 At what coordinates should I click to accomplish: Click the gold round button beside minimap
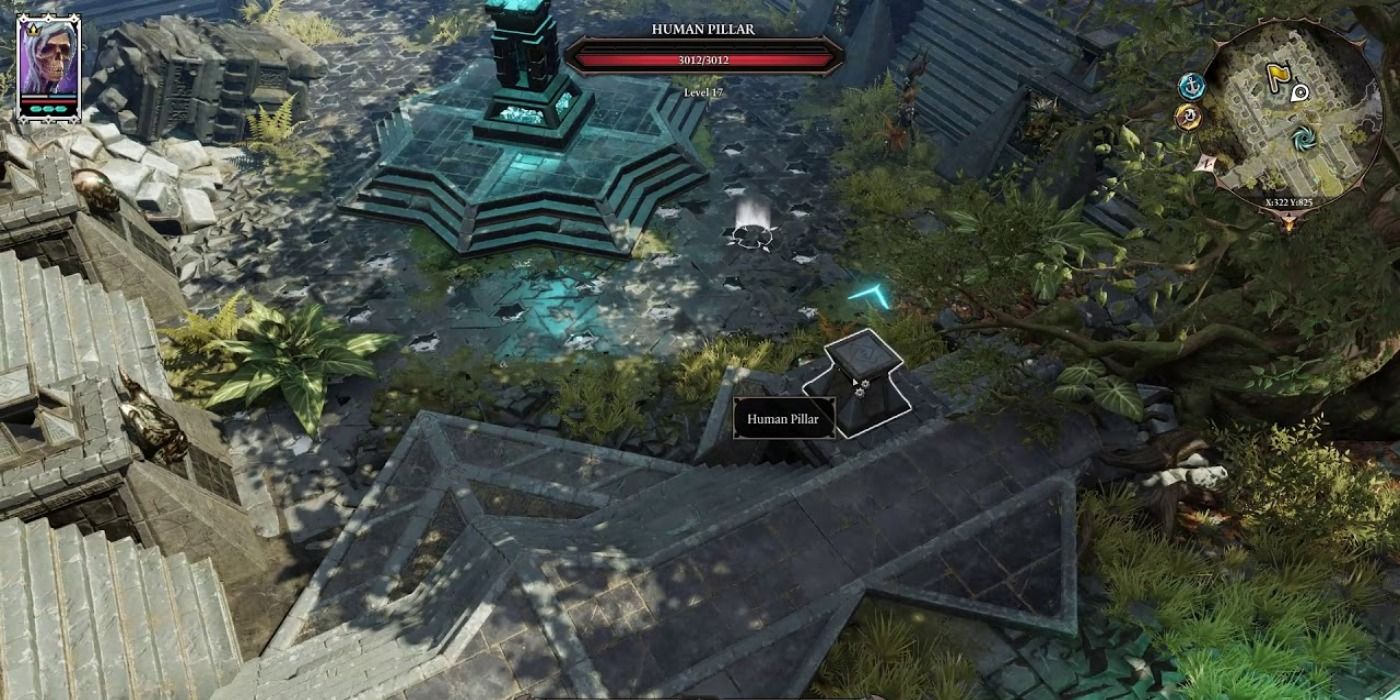click(1188, 118)
